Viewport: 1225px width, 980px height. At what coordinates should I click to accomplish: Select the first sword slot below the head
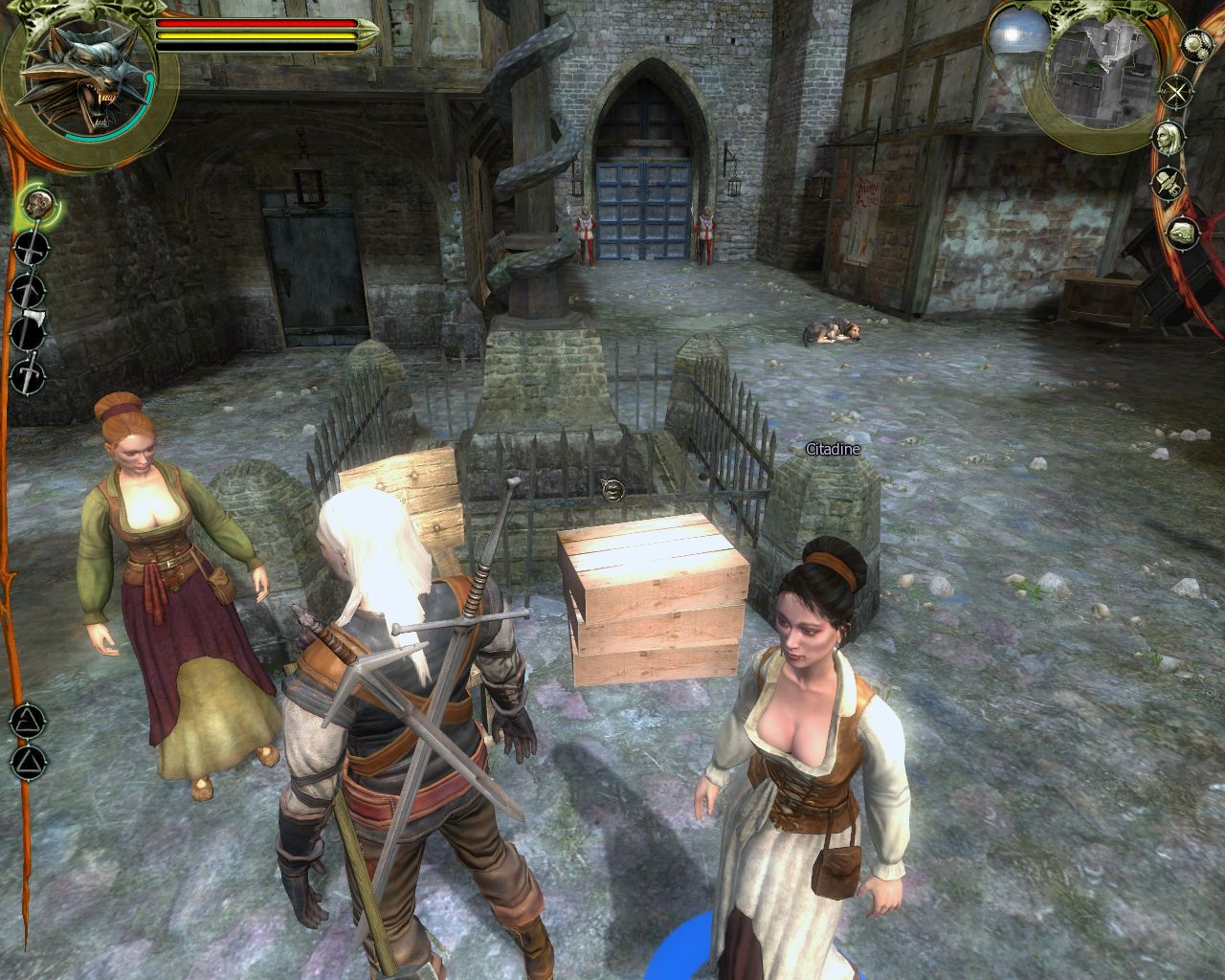point(32,249)
